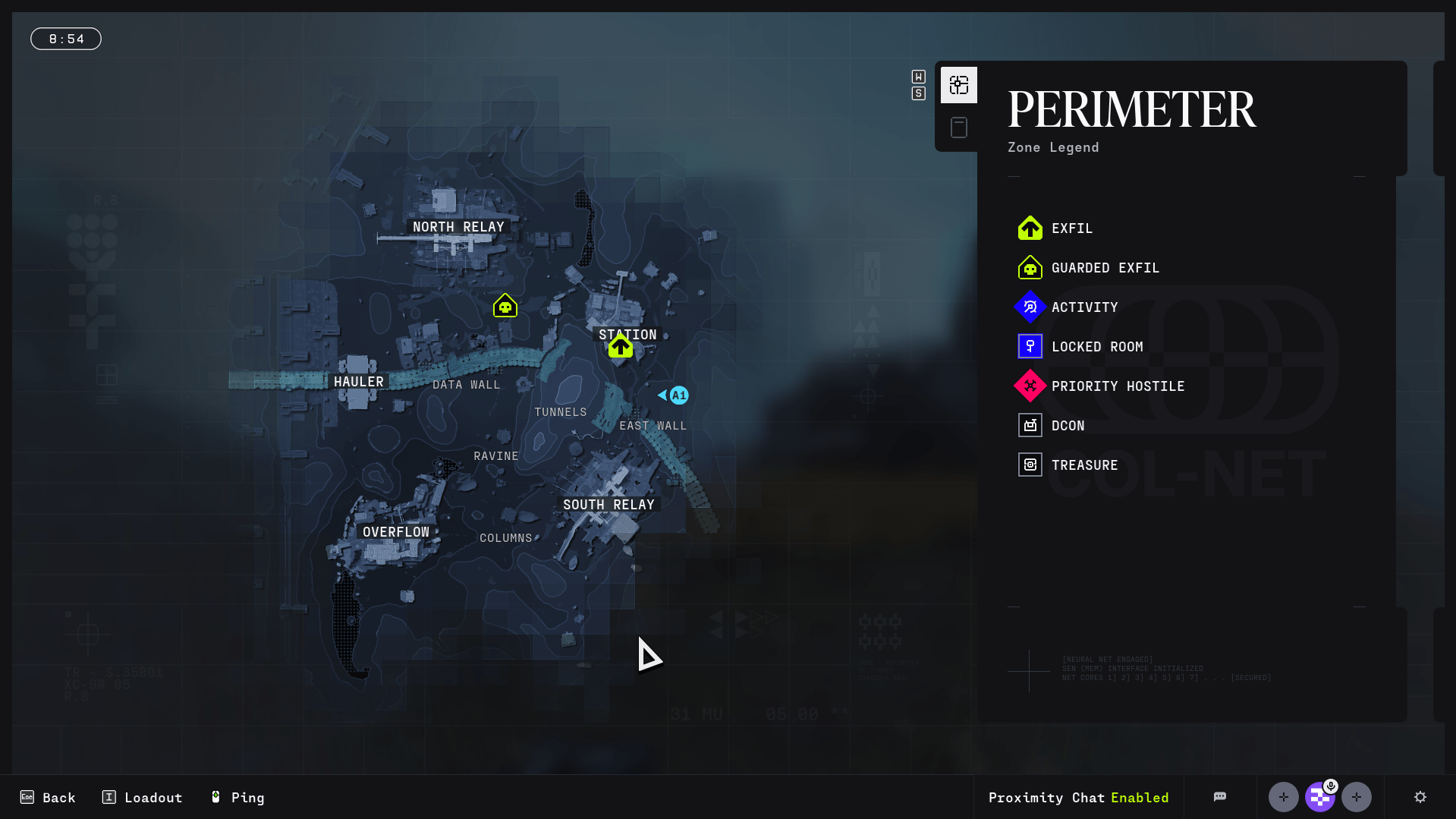This screenshot has height=819, width=1456.
Task: Select the LOCKED ROOM legend entry
Action: coord(1096,347)
